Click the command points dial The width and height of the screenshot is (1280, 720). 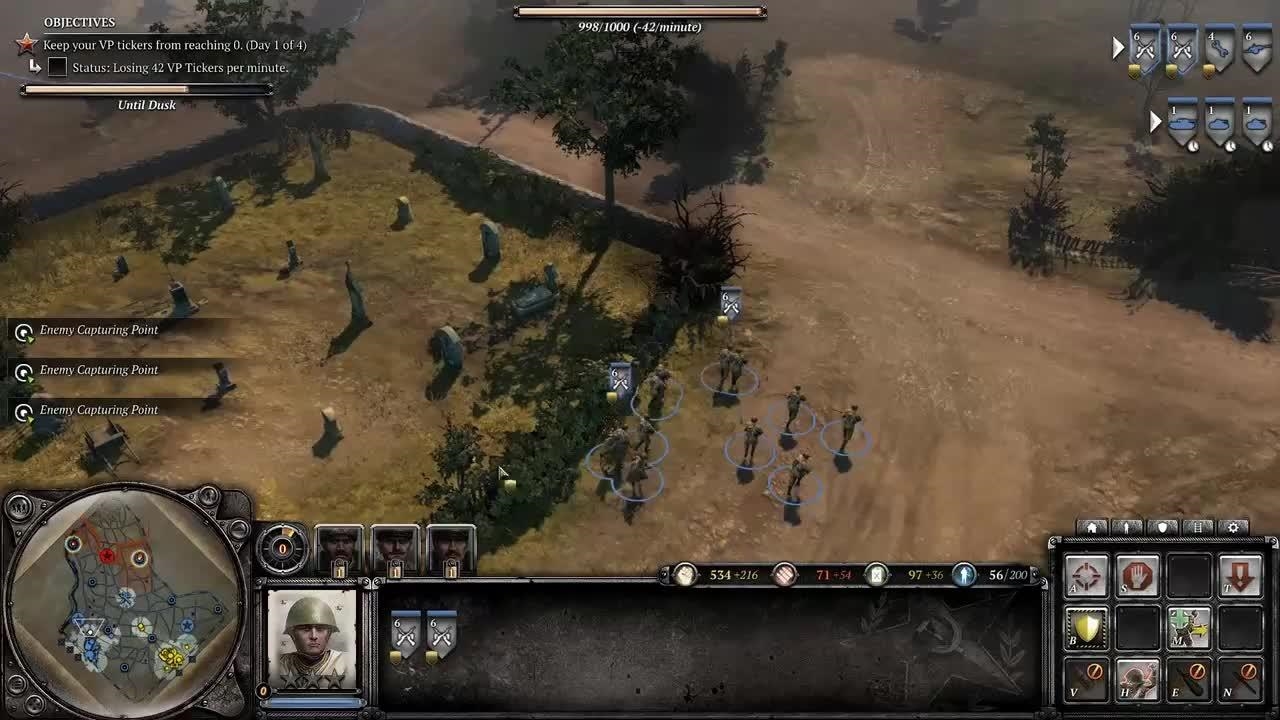(283, 548)
